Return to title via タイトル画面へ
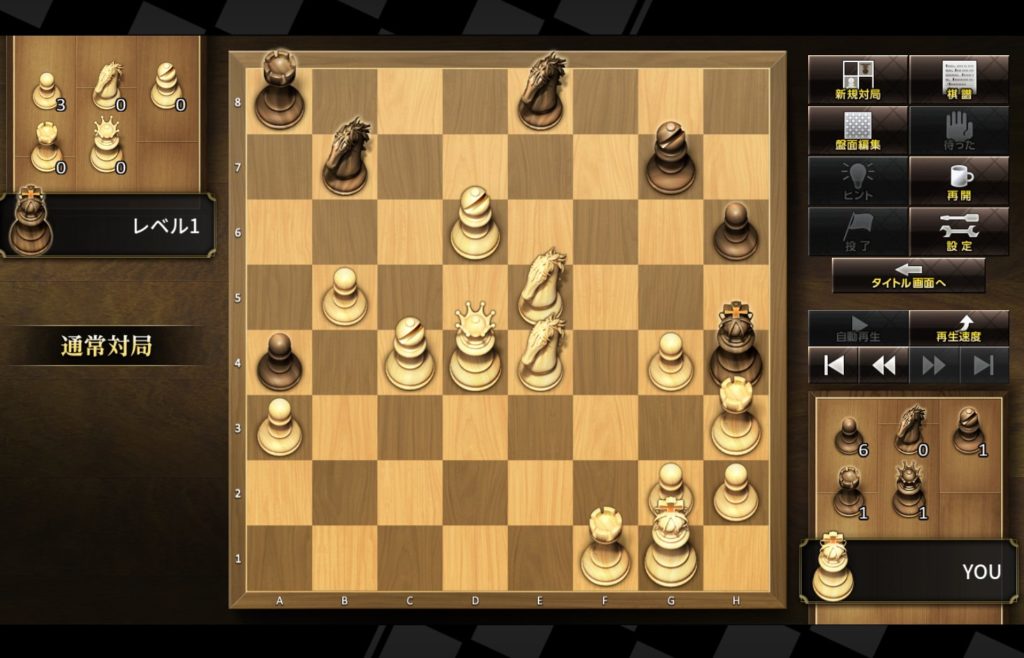Viewport: 1024px width, 658px height. click(x=908, y=275)
